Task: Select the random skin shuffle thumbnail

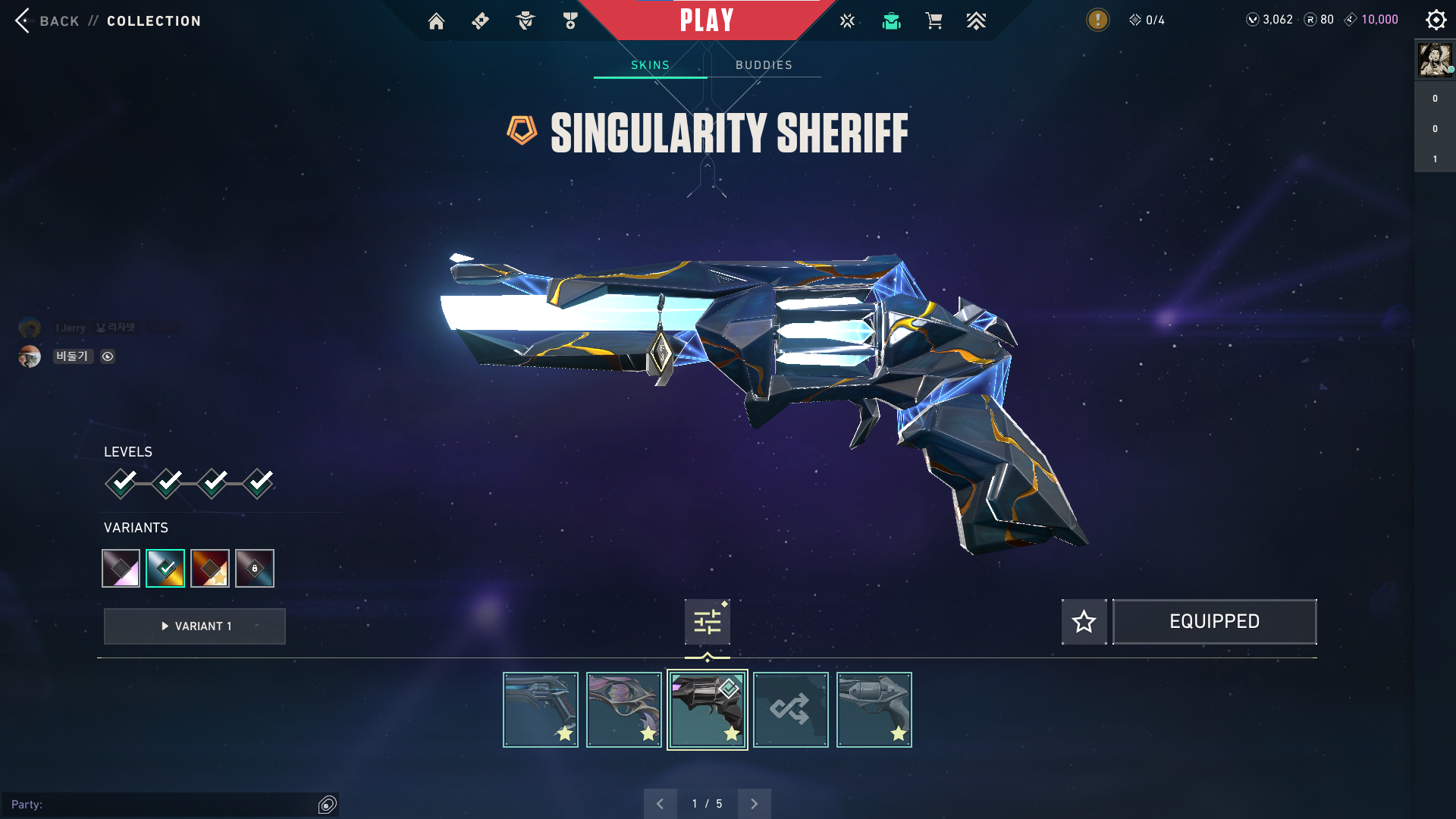Action: click(791, 709)
